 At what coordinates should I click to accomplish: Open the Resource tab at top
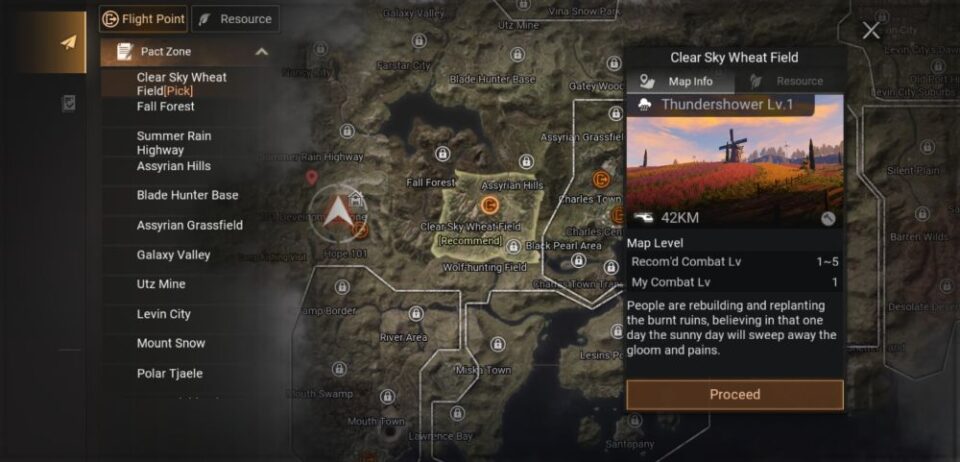click(235, 19)
